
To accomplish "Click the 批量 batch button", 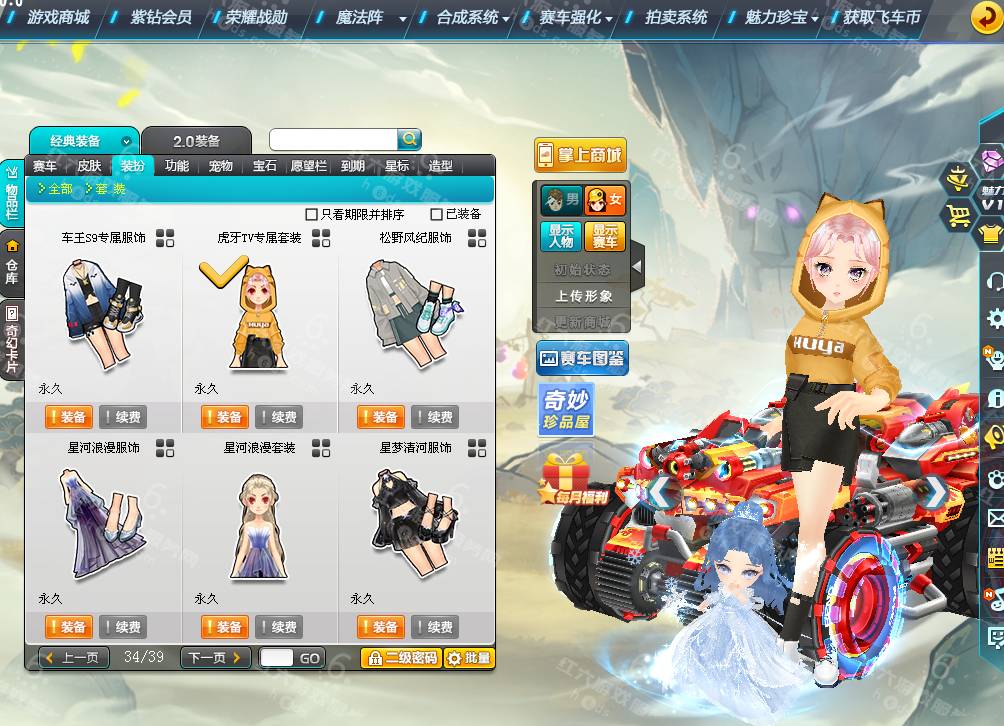I will click(470, 658).
